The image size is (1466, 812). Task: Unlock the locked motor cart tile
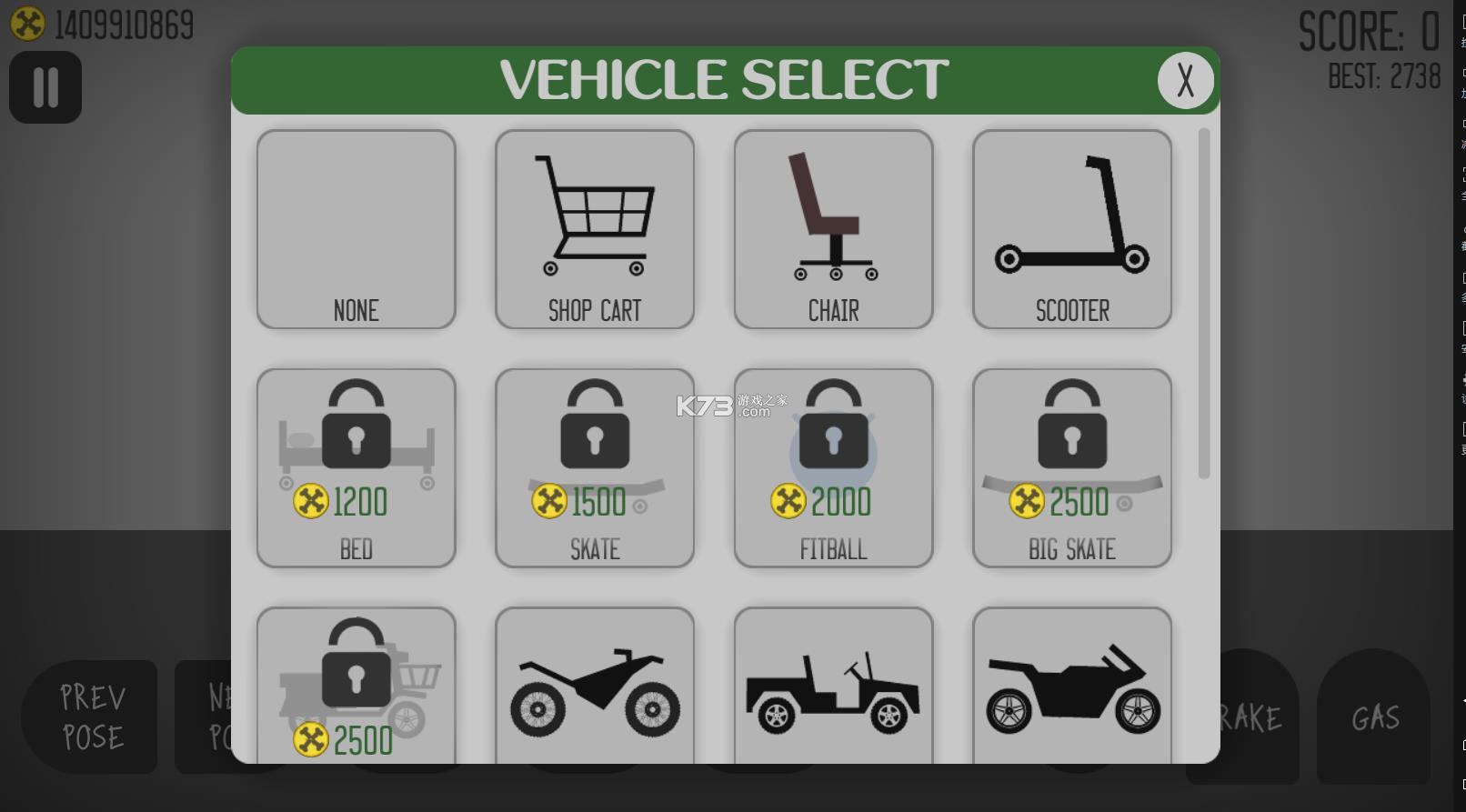(x=356, y=687)
